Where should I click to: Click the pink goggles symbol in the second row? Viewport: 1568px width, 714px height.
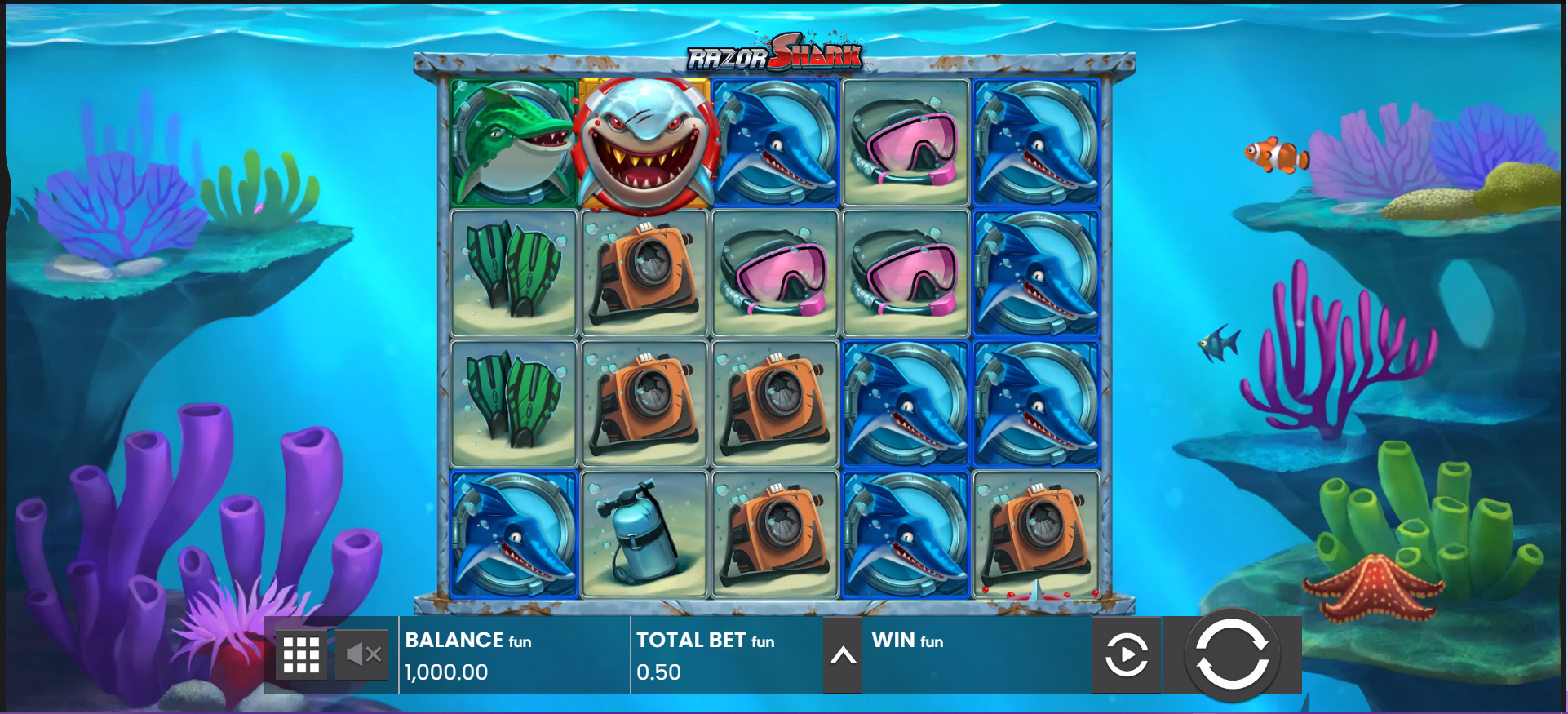[774, 273]
